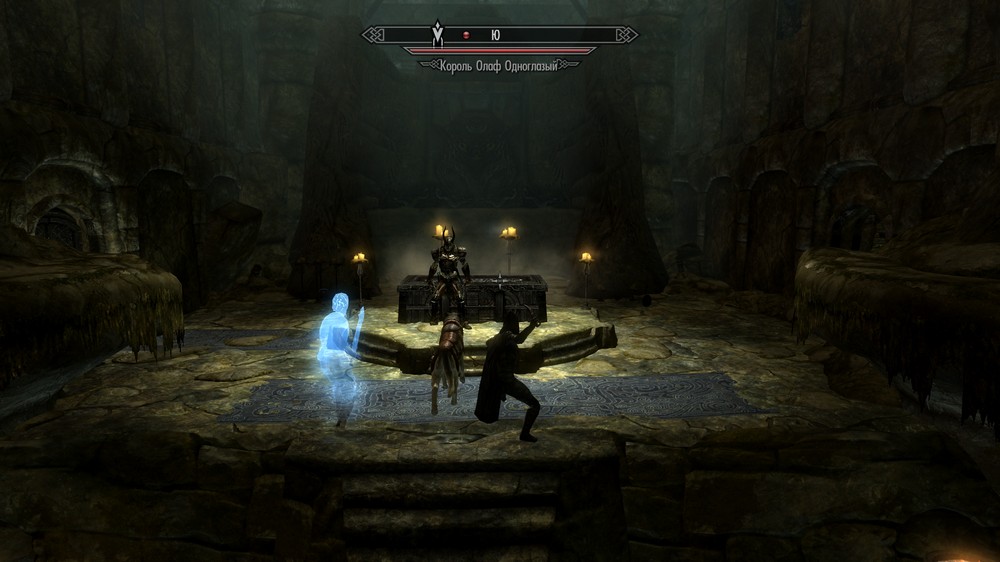The image size is (1000, 562).
Task: Click the red enemy marker on the compass
Action: (465, 36)
